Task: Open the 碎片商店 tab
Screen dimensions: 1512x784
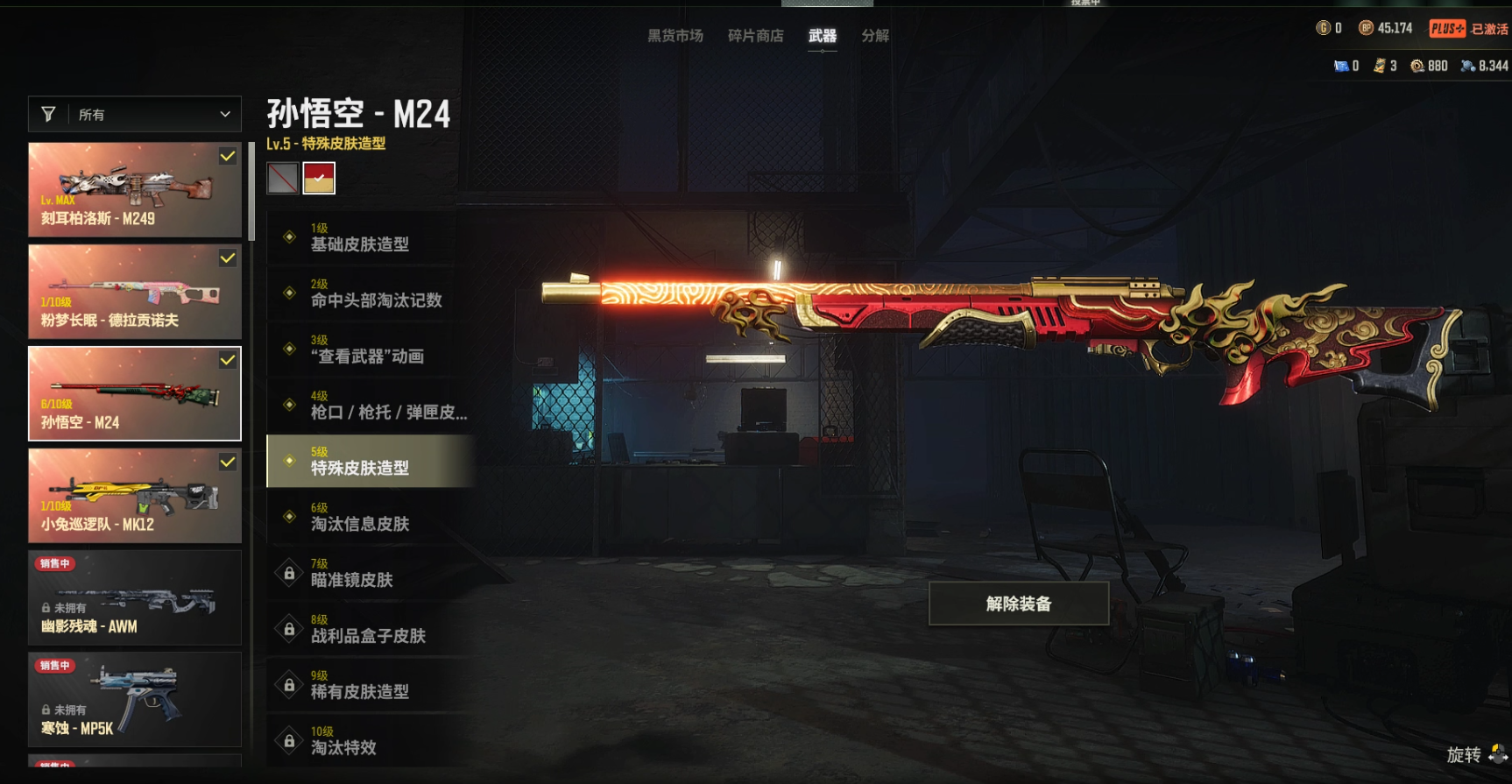Action: (x=755, y=36)
